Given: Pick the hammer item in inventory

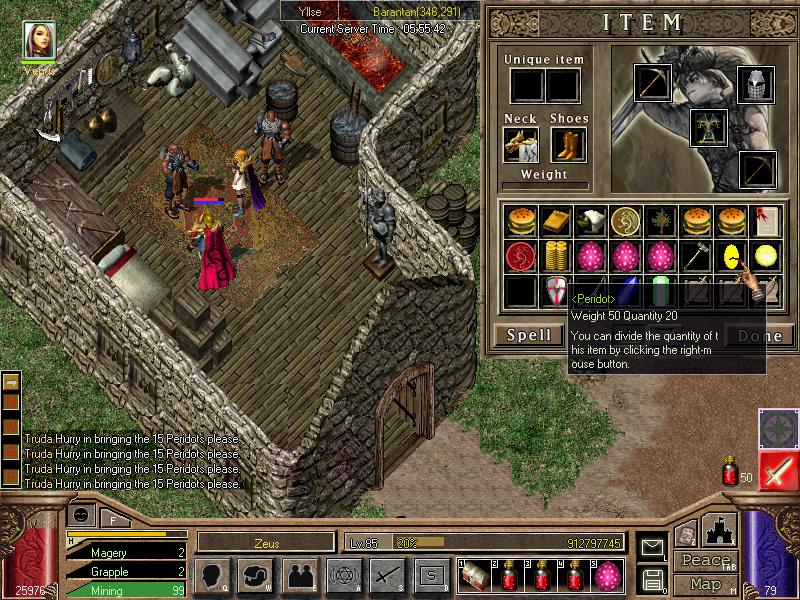Looking at the screenshot, I should 696,255.
